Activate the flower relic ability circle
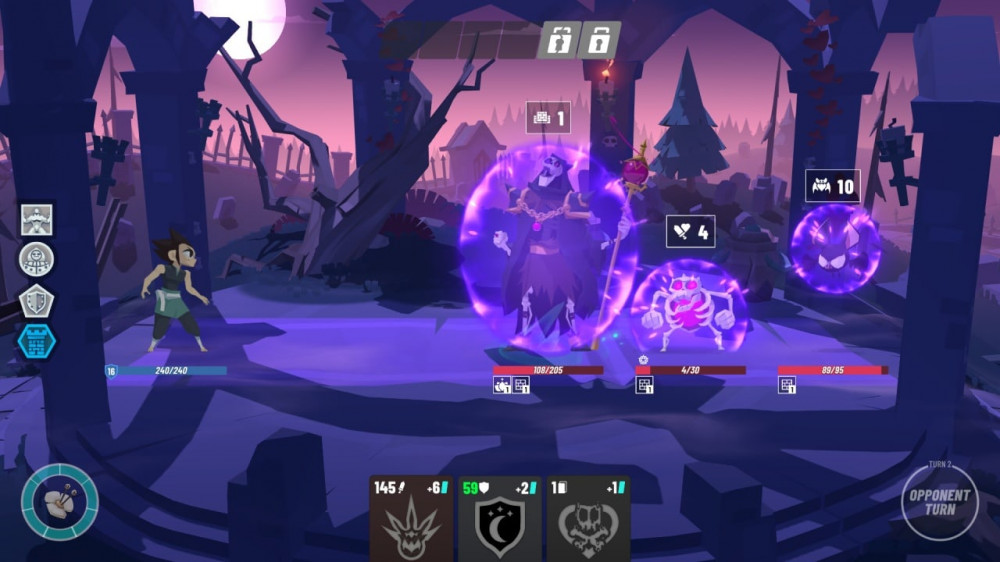Screen dimensions: 1000x562 [60, 501]
